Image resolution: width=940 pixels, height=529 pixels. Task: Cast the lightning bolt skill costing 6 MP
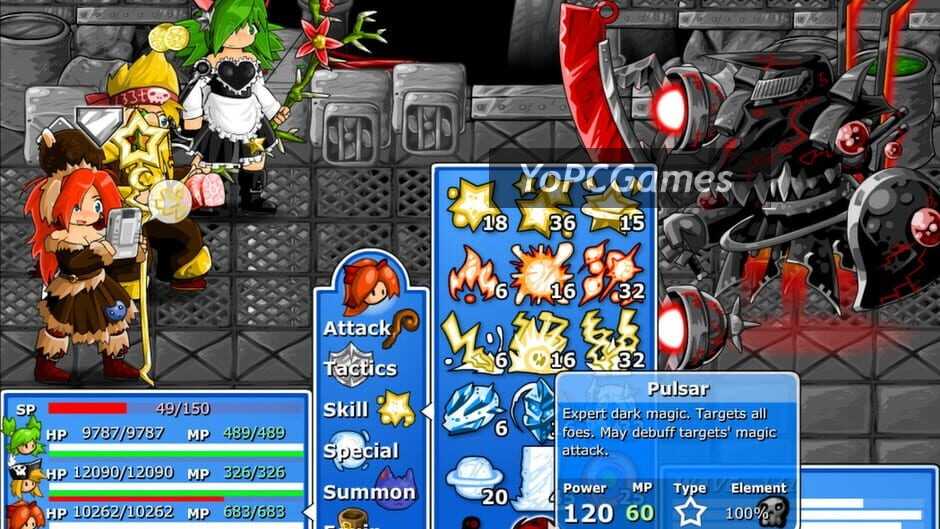[475, 342]
